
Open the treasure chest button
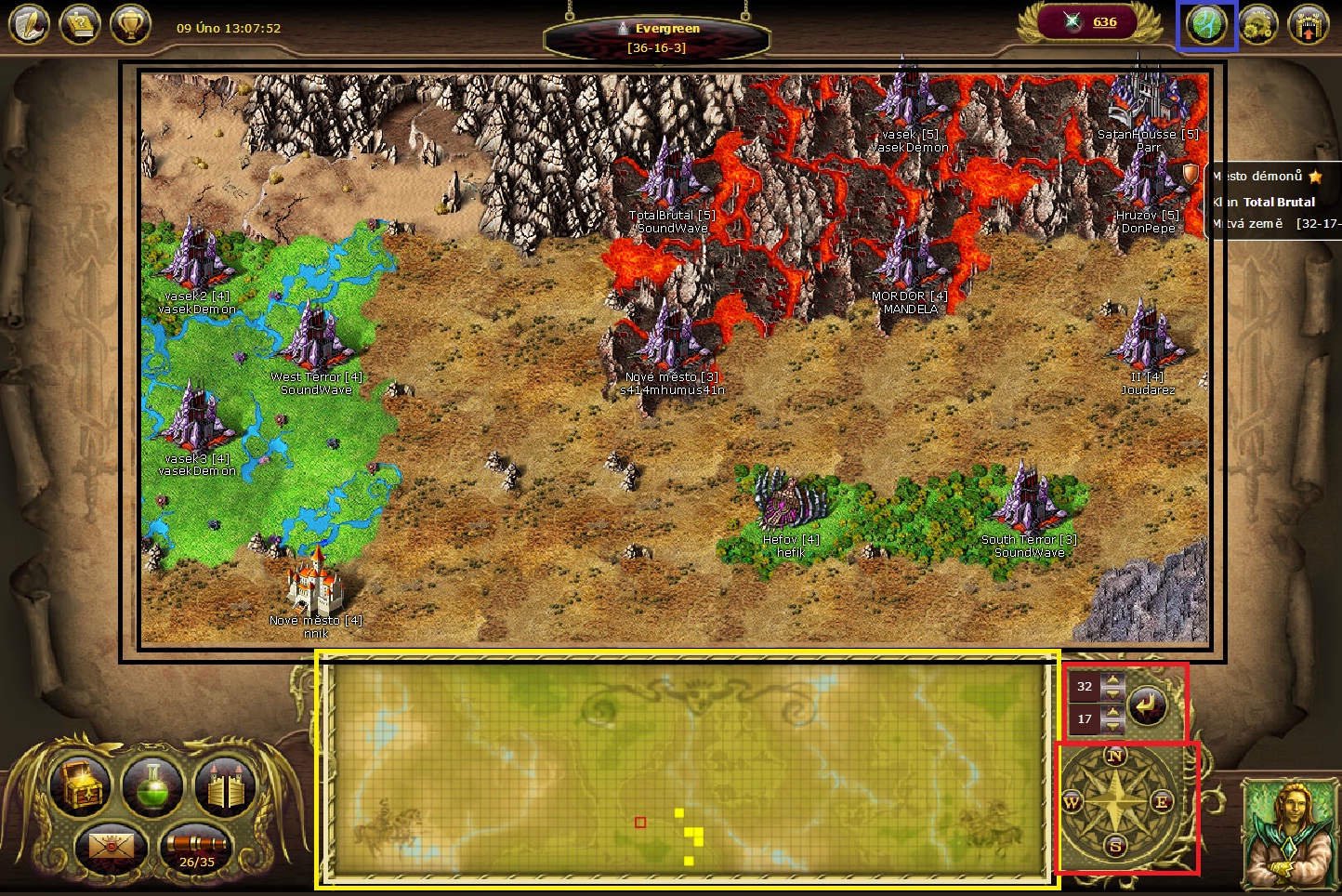coord(82,785)
